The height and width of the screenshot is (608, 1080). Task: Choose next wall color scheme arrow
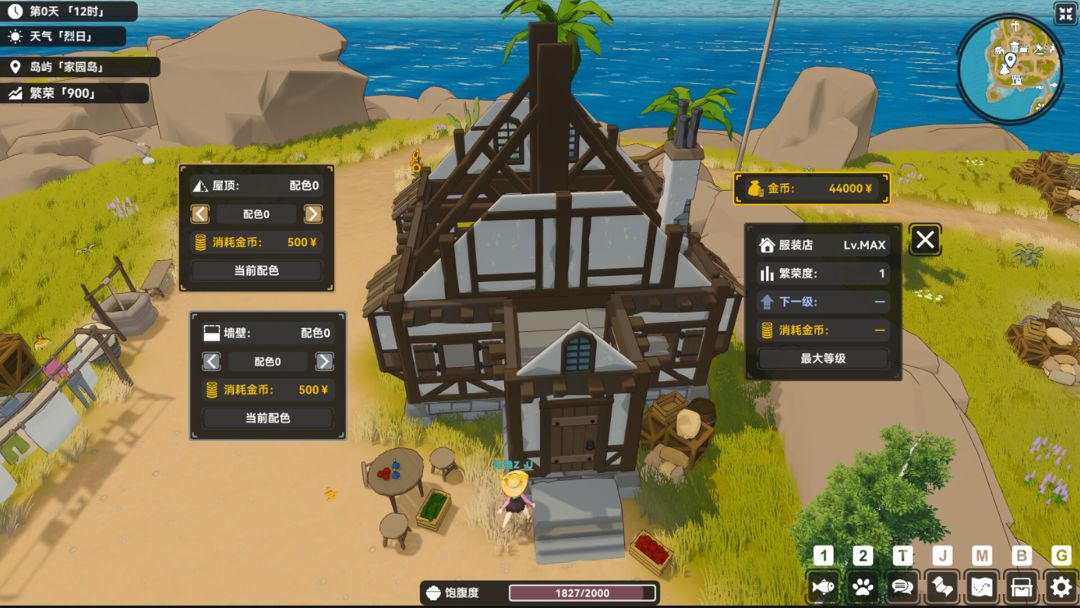(324, 362)
